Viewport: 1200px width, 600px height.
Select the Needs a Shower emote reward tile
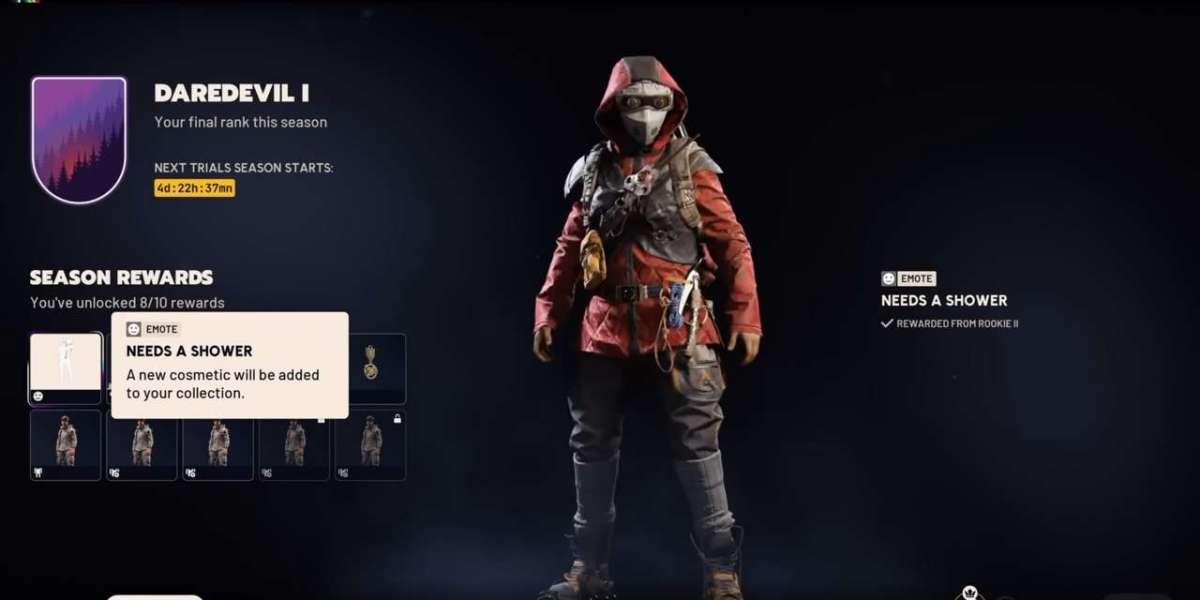(x=66, y=367)
